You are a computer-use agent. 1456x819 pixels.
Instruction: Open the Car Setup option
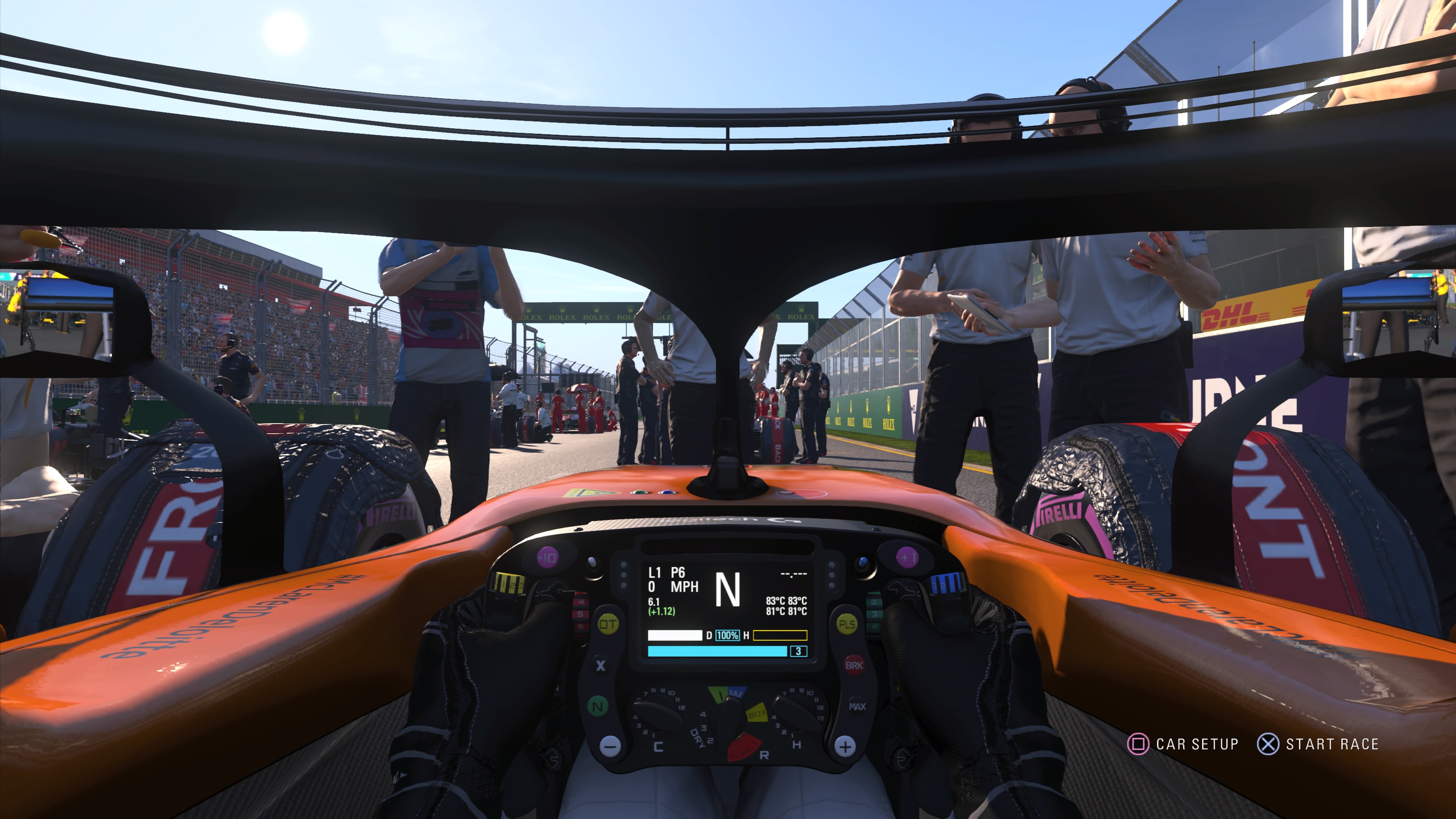[1183, 744]
